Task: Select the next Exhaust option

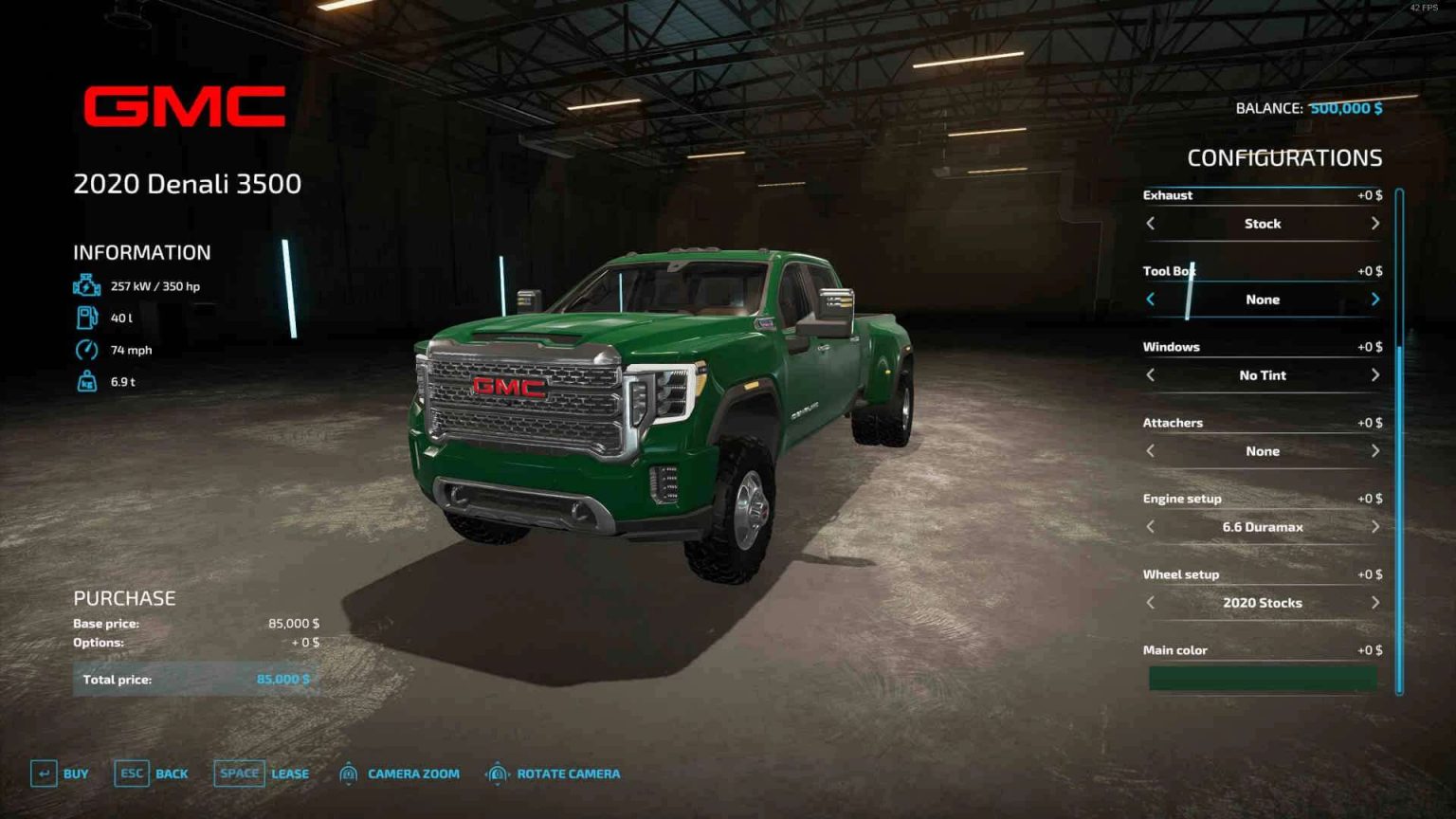Action: 1375,223
